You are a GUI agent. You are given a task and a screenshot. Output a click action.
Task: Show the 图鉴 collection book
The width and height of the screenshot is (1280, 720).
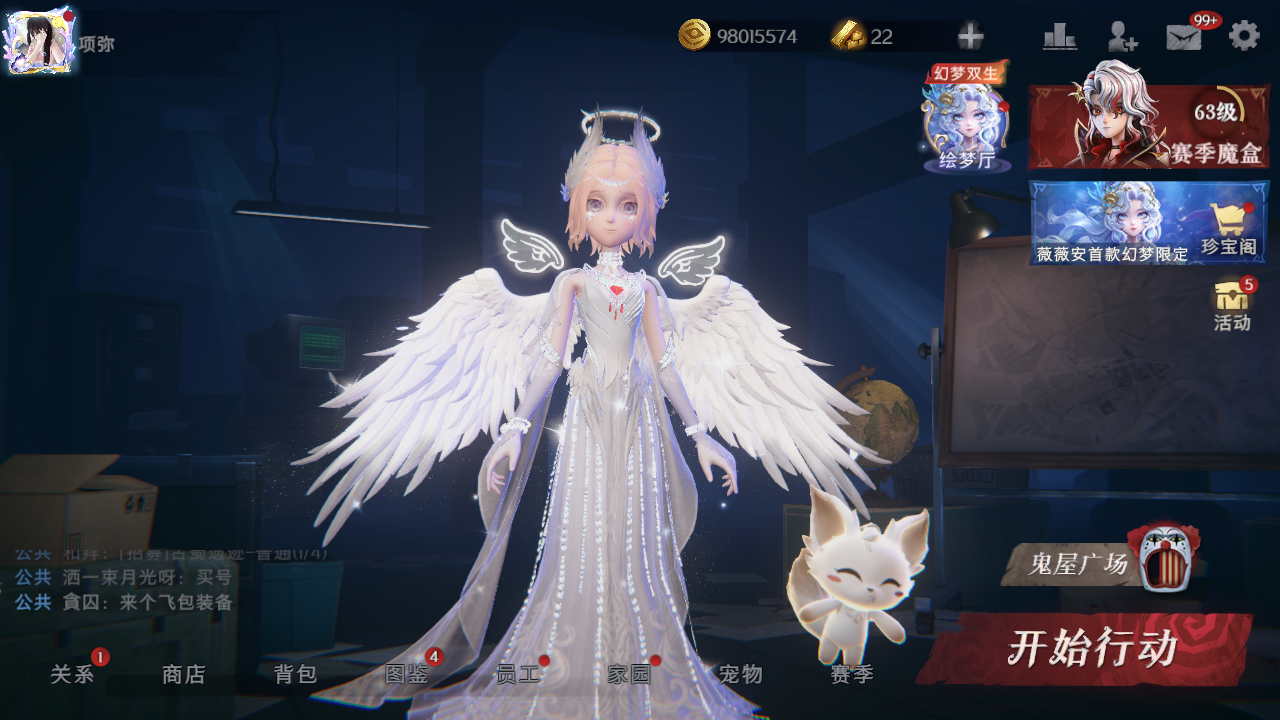coord(407,674)
